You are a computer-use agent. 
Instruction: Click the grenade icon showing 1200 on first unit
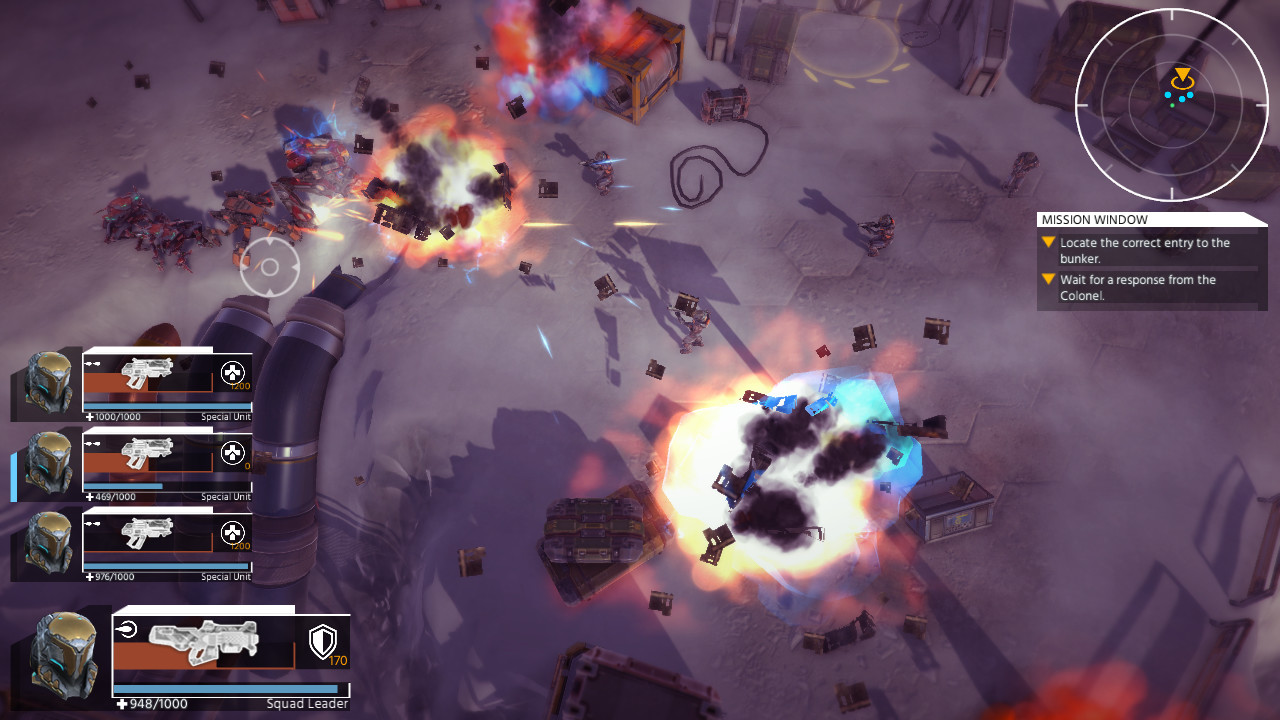pos(232,374)
